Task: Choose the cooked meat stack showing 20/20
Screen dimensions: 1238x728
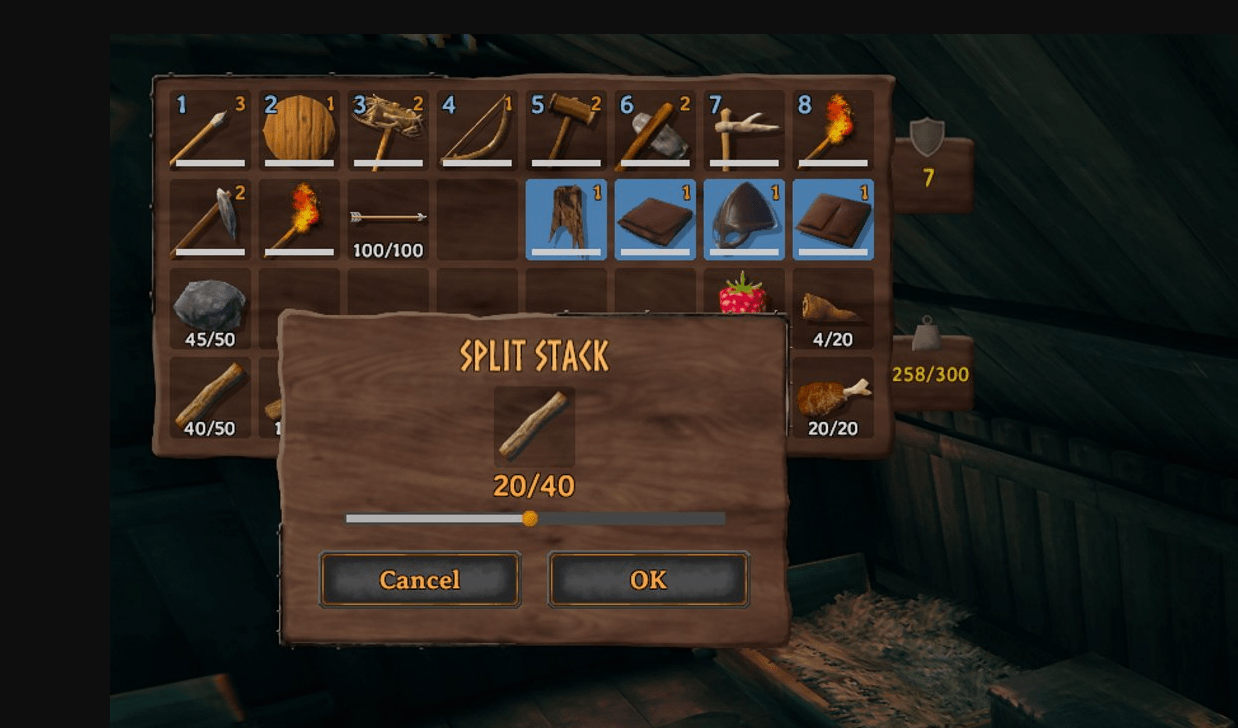Action: (x=833, y=397)
